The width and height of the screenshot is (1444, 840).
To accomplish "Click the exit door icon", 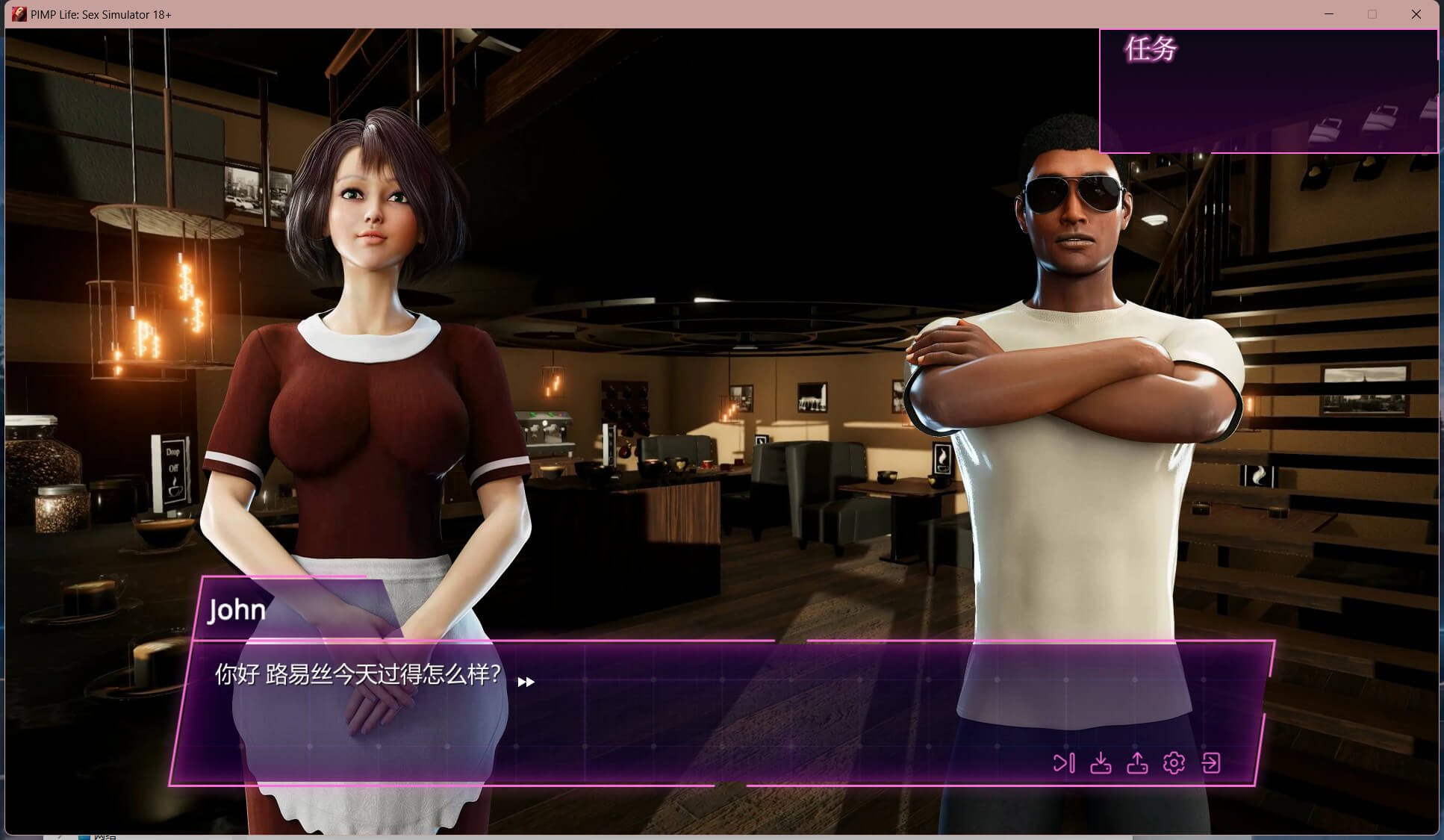I will click(x=1211, y=763).
